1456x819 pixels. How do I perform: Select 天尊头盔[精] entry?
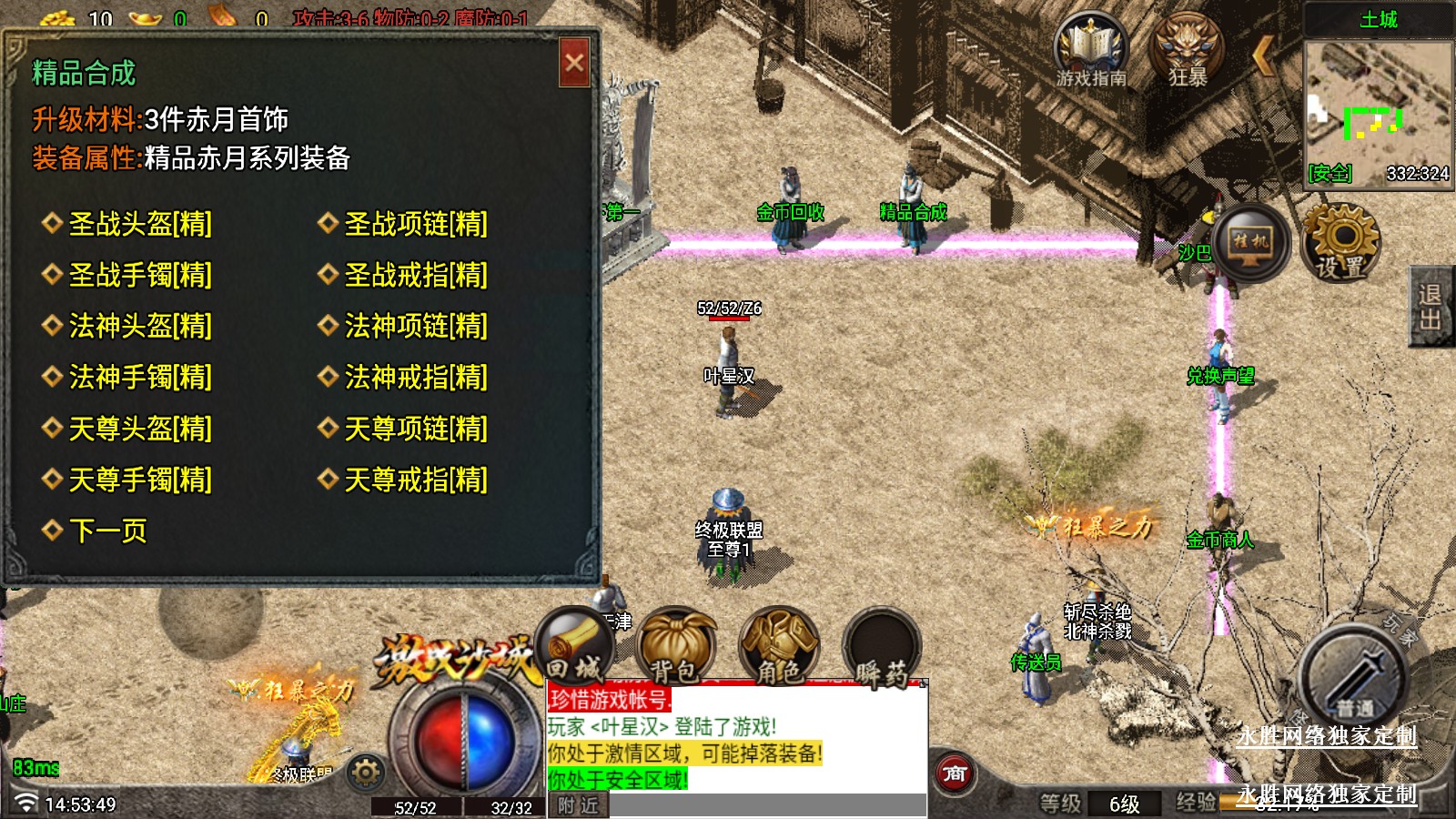[140, 429]
